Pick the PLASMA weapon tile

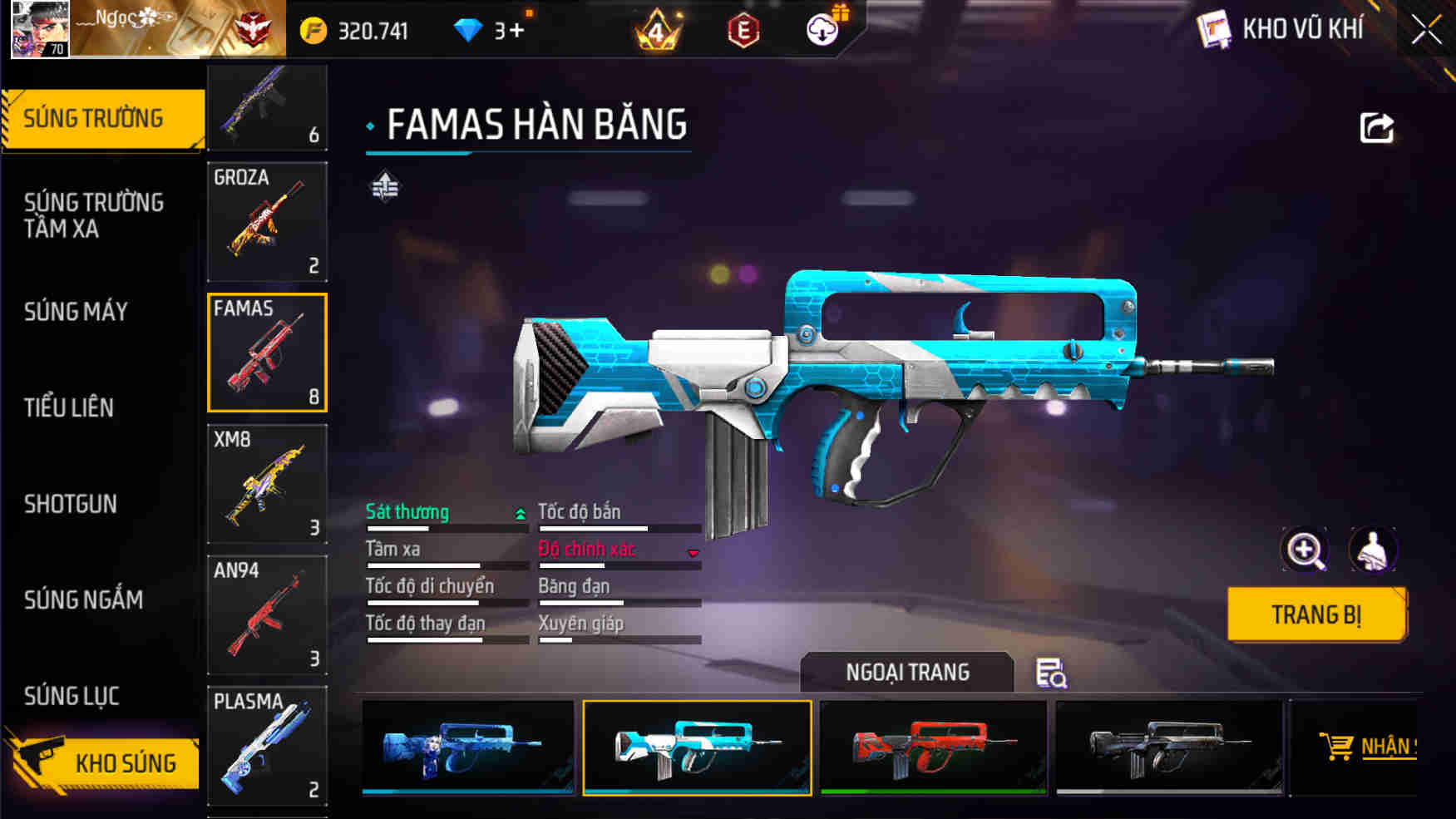[x=267, y=746]
